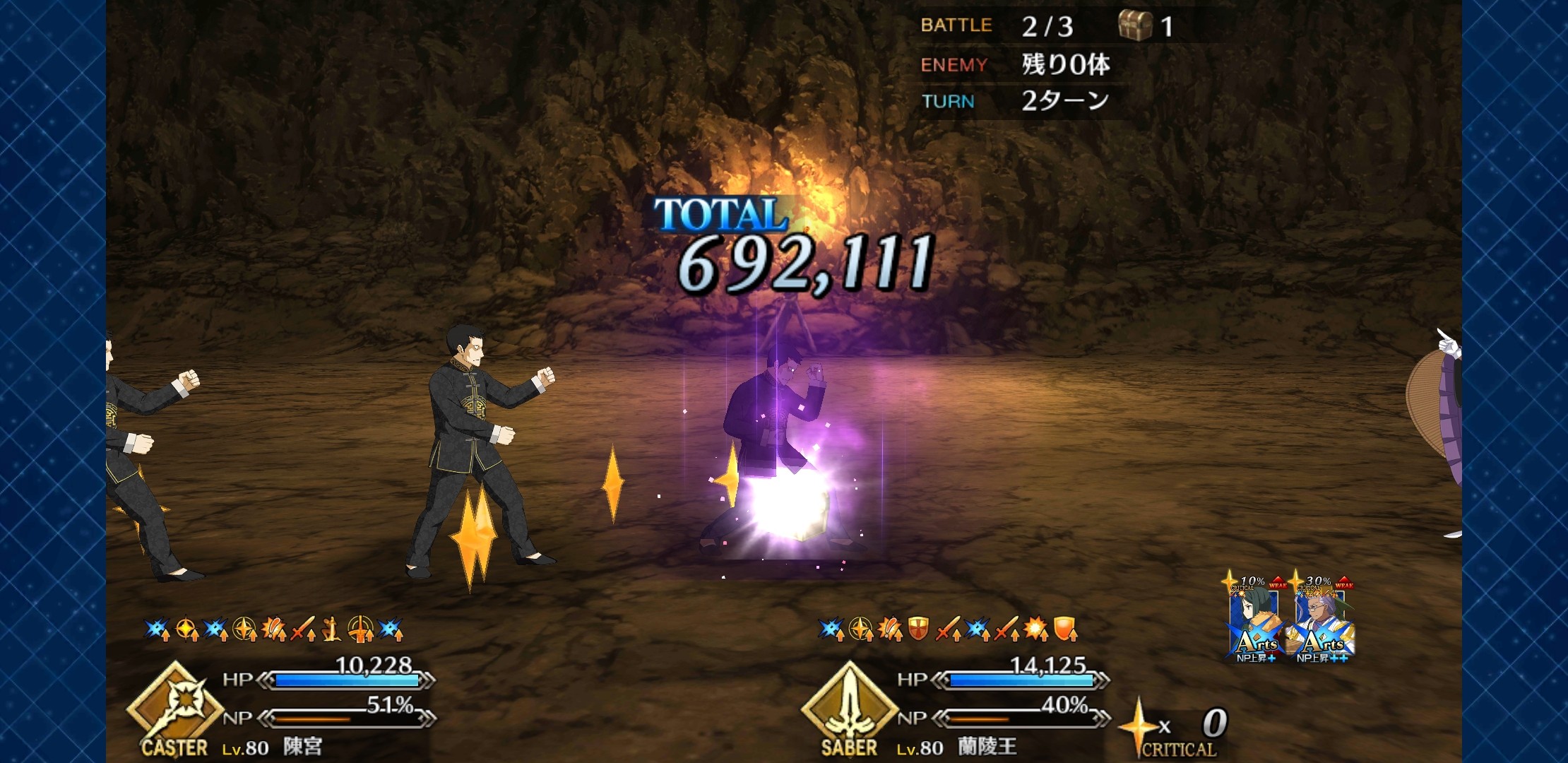Click the critical star counter icon
This screenshot has height=763, width=1568.
pos(1139,726)
